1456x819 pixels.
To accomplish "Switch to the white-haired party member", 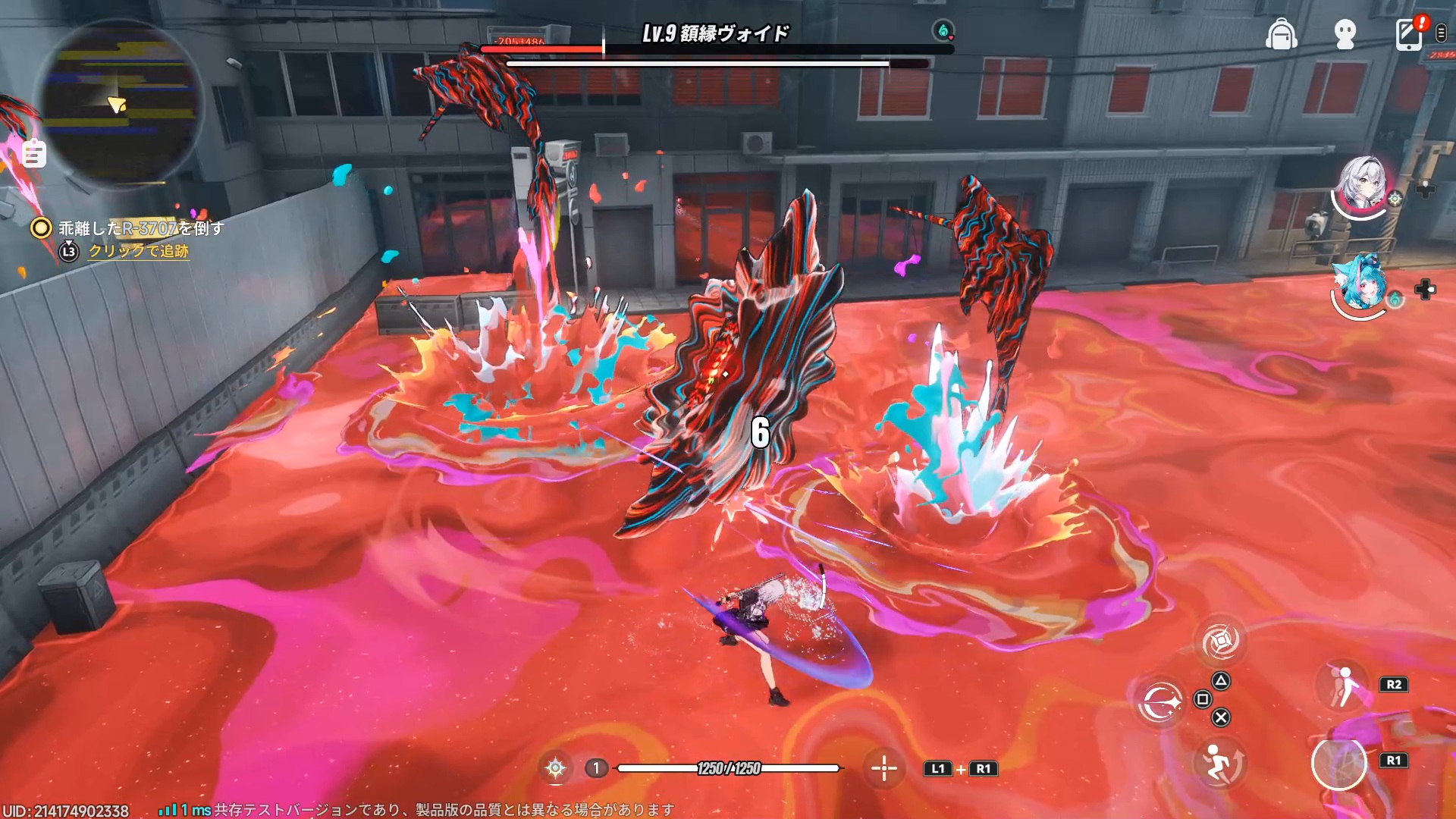I will 1363,185.
